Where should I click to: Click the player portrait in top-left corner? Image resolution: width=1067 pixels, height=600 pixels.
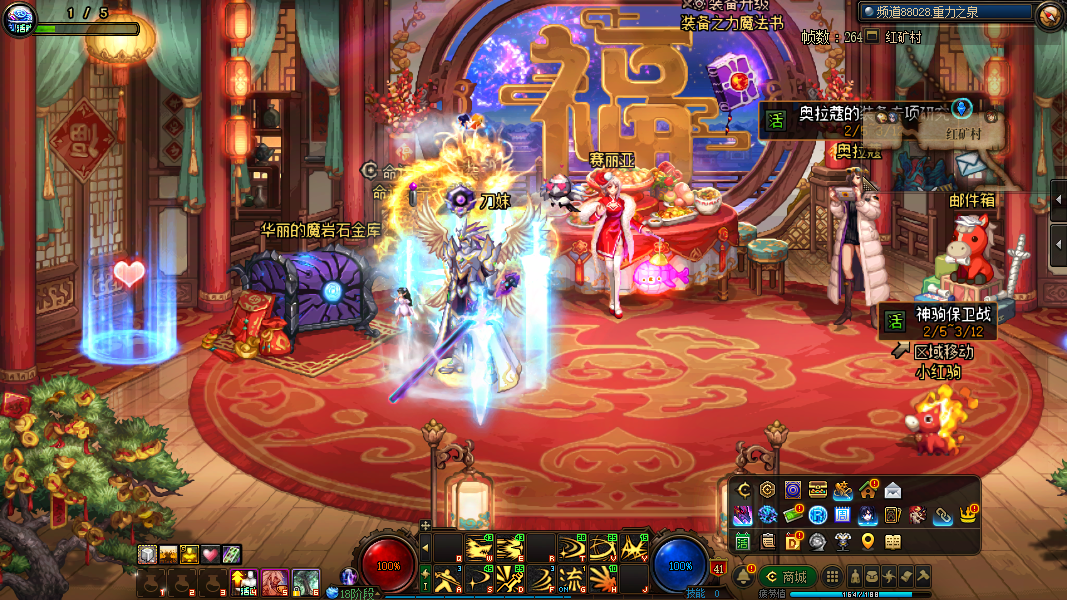click(19, 17)
